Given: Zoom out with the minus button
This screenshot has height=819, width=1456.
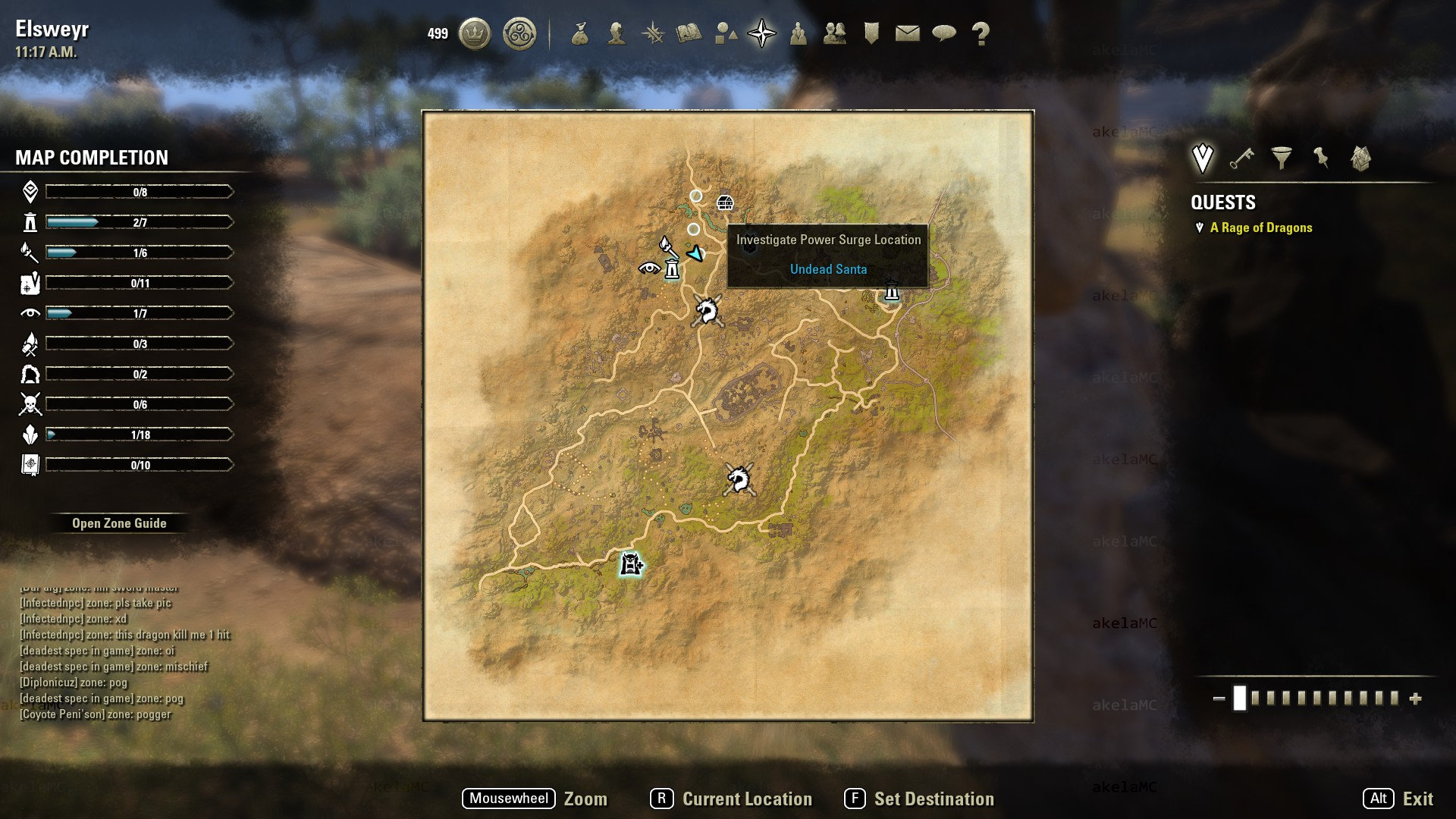Looking at the screenshot, I should [x=1219, y=698].
